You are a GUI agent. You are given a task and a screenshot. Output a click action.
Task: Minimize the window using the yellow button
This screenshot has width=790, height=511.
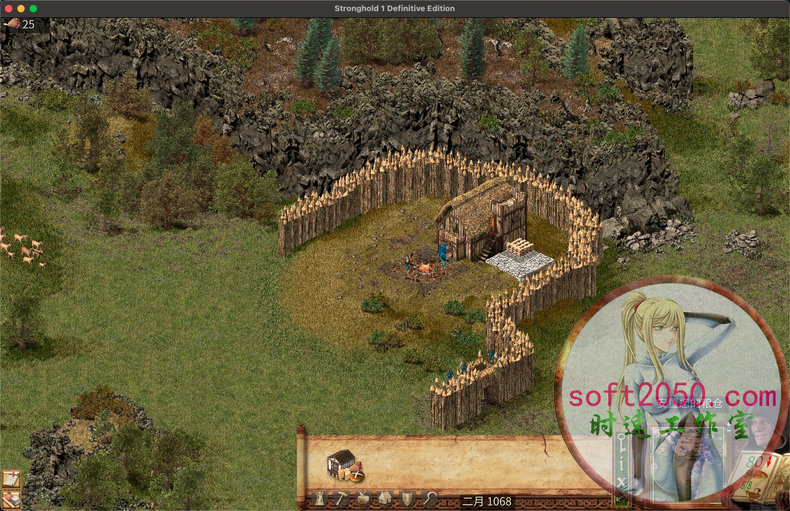[x=20, y=8]
